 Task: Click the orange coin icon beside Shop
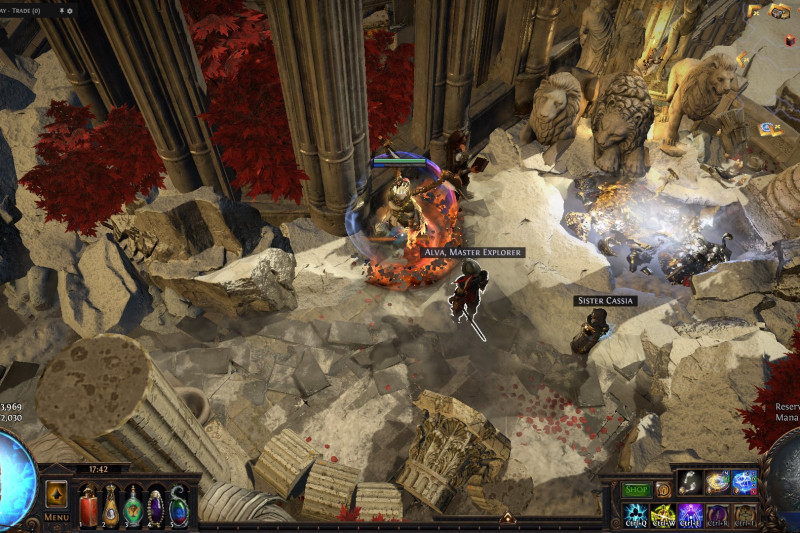pyautogui.click(x=662, y=490)
